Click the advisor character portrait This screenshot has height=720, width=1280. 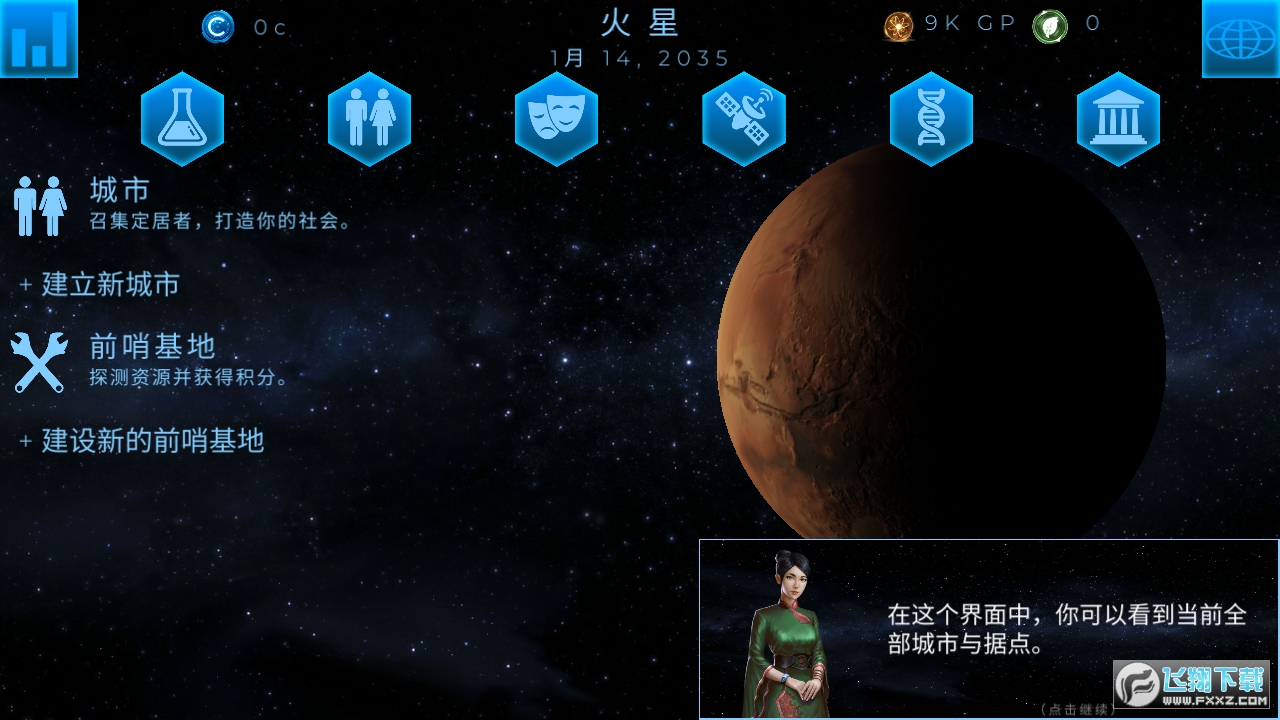coord(793,630)
